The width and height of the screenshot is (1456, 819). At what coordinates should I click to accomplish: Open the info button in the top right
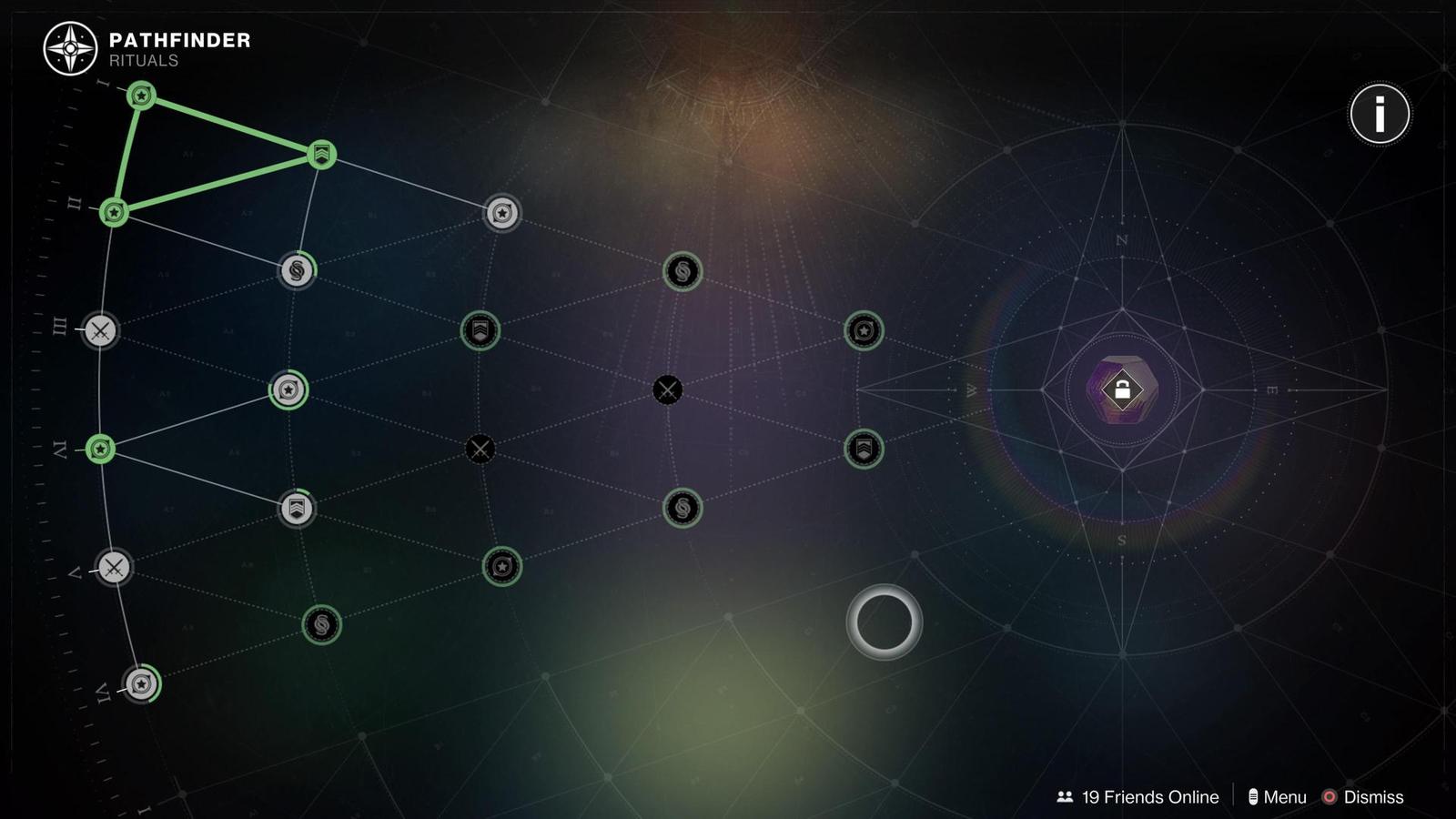pos(1380,113)
